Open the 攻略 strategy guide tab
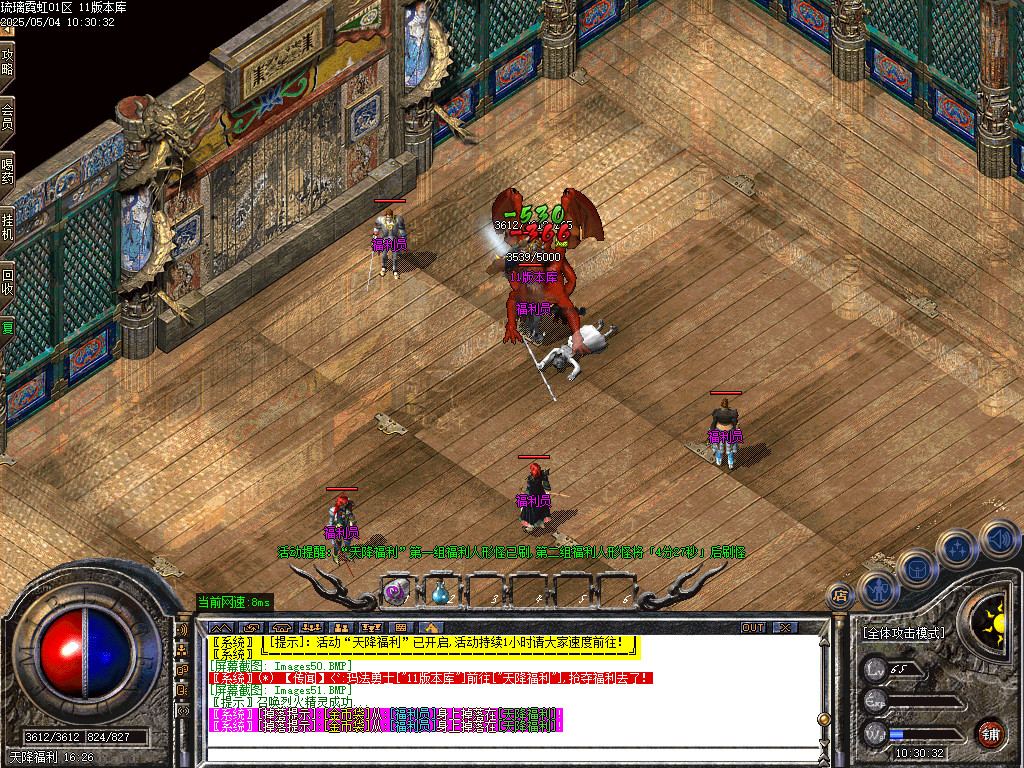 8,62
